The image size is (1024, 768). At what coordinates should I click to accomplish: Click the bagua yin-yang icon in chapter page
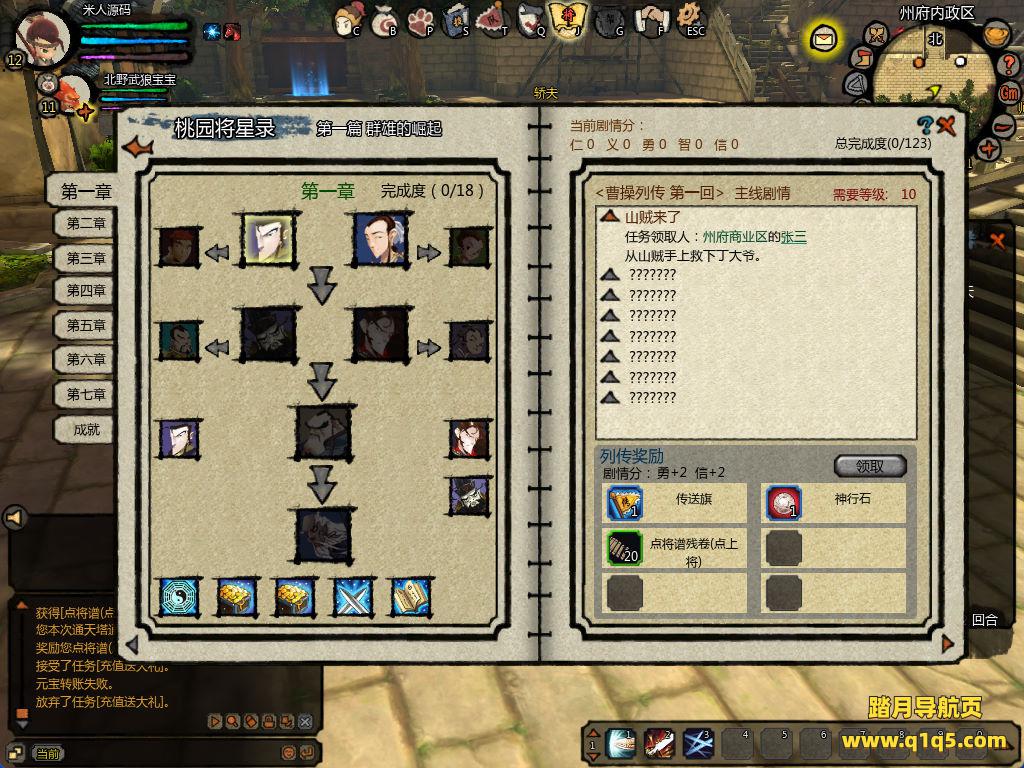click(180, 596)
